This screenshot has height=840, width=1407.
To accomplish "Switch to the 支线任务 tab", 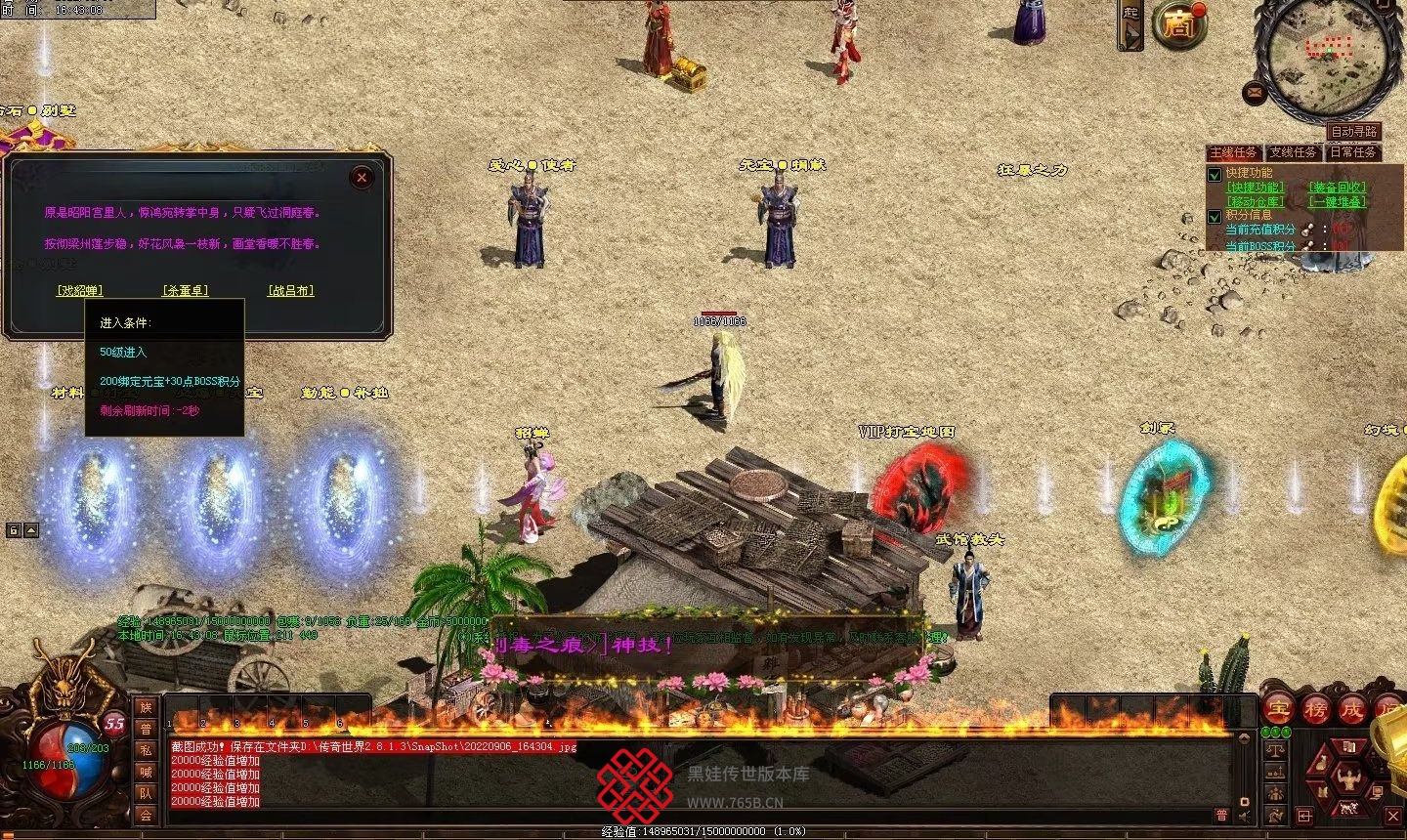I will tap(1294, 152).
